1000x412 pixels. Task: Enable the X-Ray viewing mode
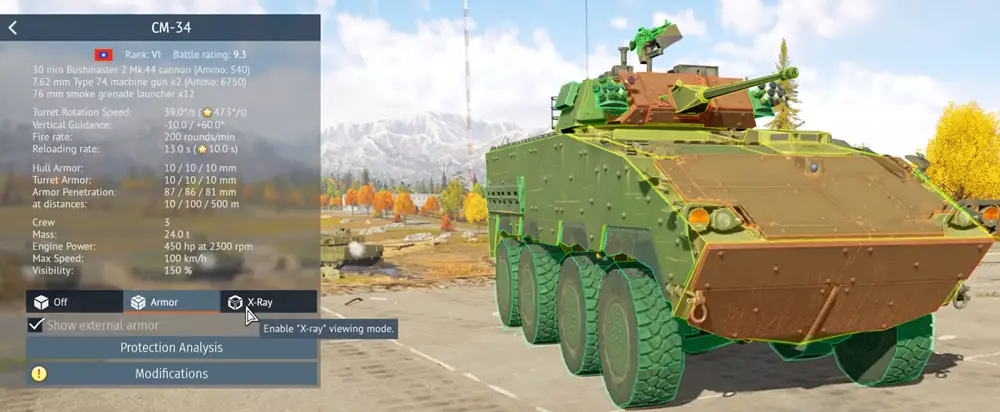(x=268, y=301)
